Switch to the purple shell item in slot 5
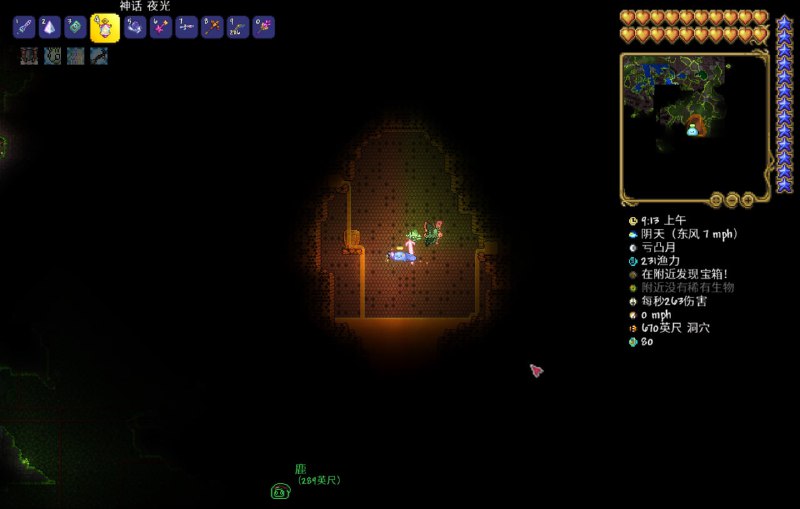The height and width of the screenshot is (509, 800). tap(135, 28)
